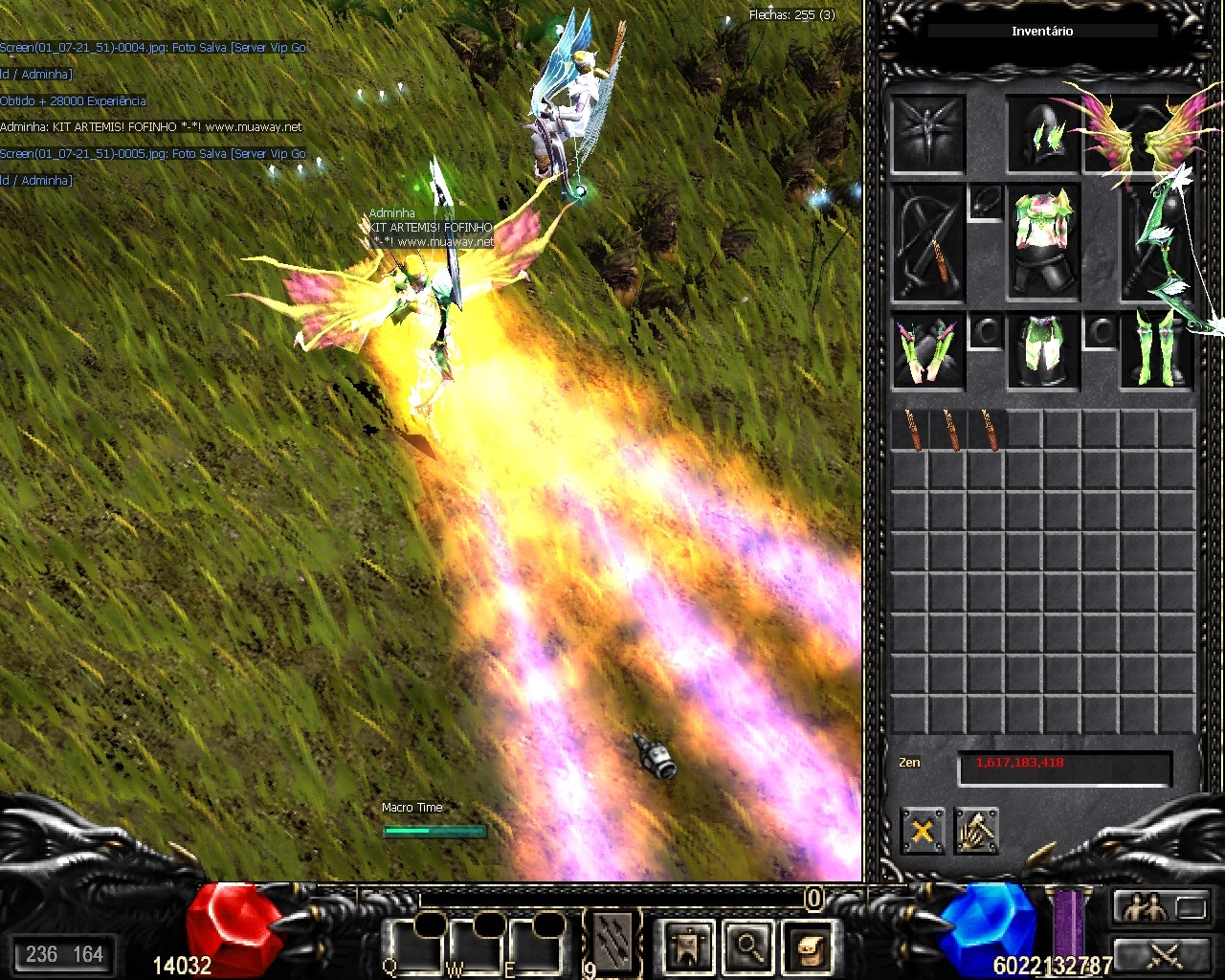1225x980 pixels.
Task: Choose the equipped arrow quiver slot
Action: 927,243
